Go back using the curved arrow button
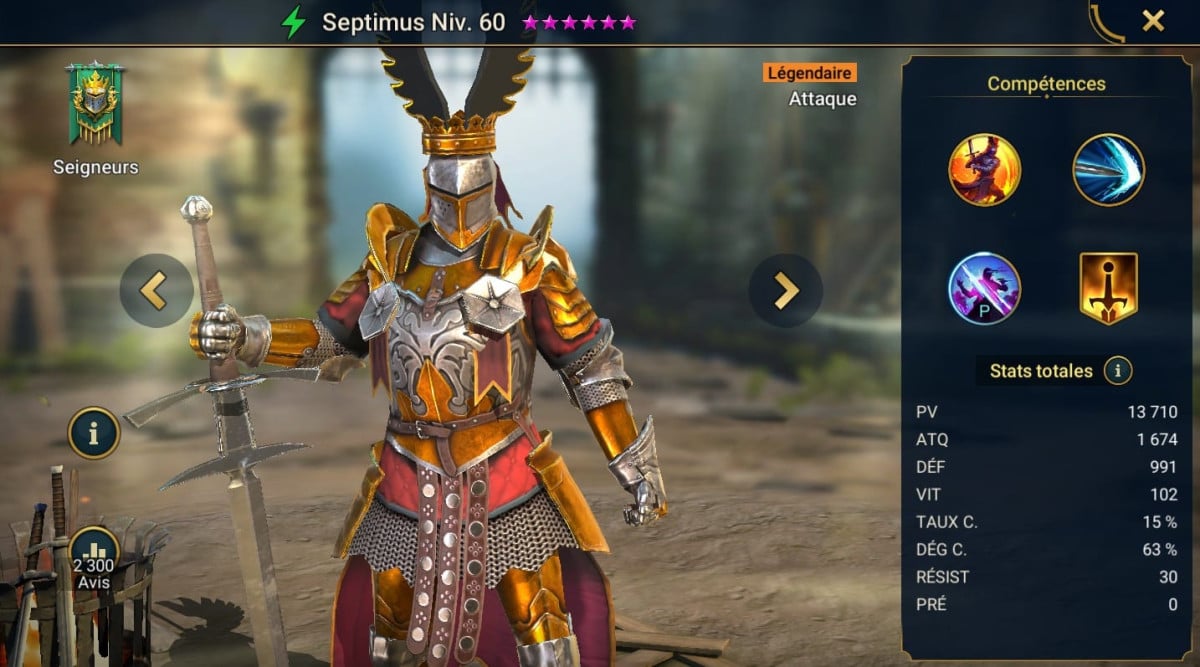 point(1107,21)
